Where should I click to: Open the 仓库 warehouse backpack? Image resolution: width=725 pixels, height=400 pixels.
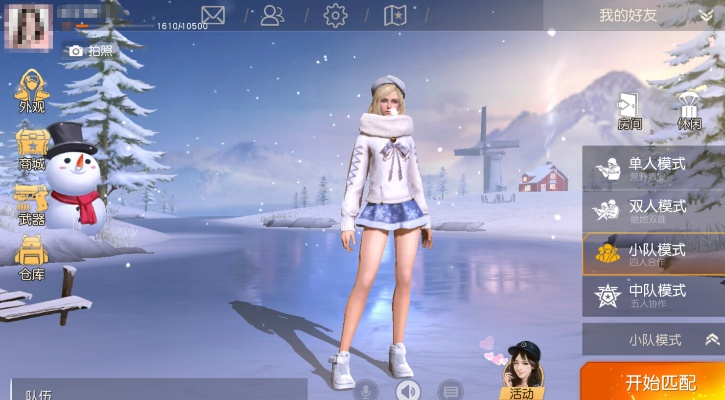click(32, 258)
